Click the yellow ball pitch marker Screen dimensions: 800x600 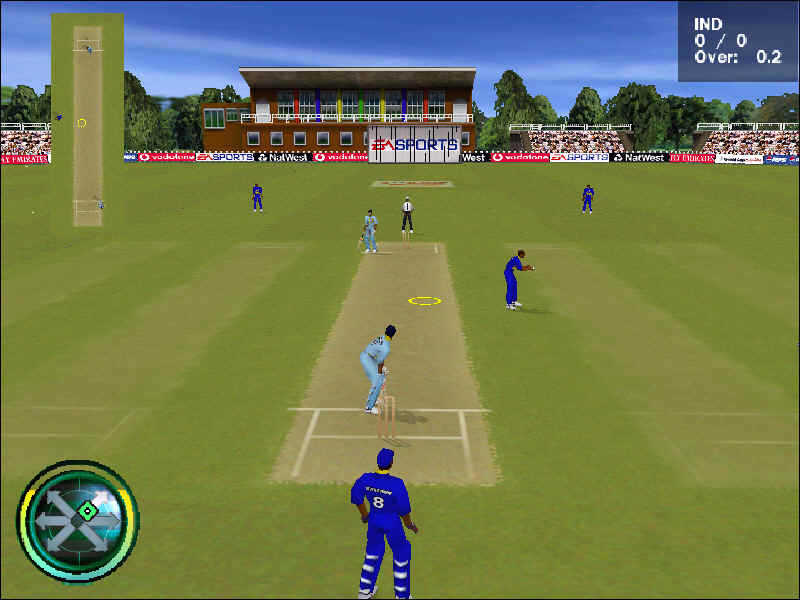(x=424, y=300)
